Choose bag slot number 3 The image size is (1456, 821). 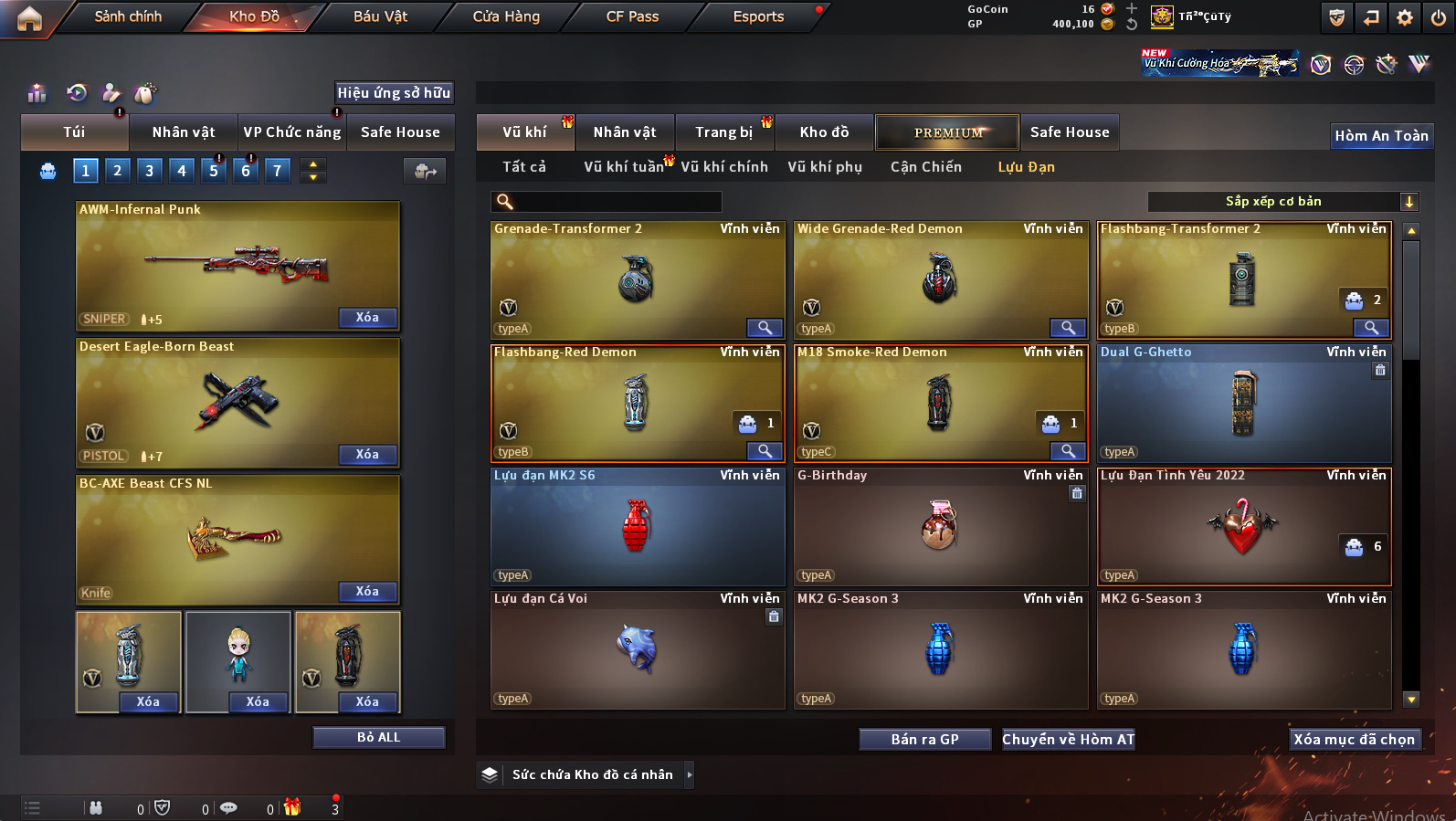[x=150, y=170]
